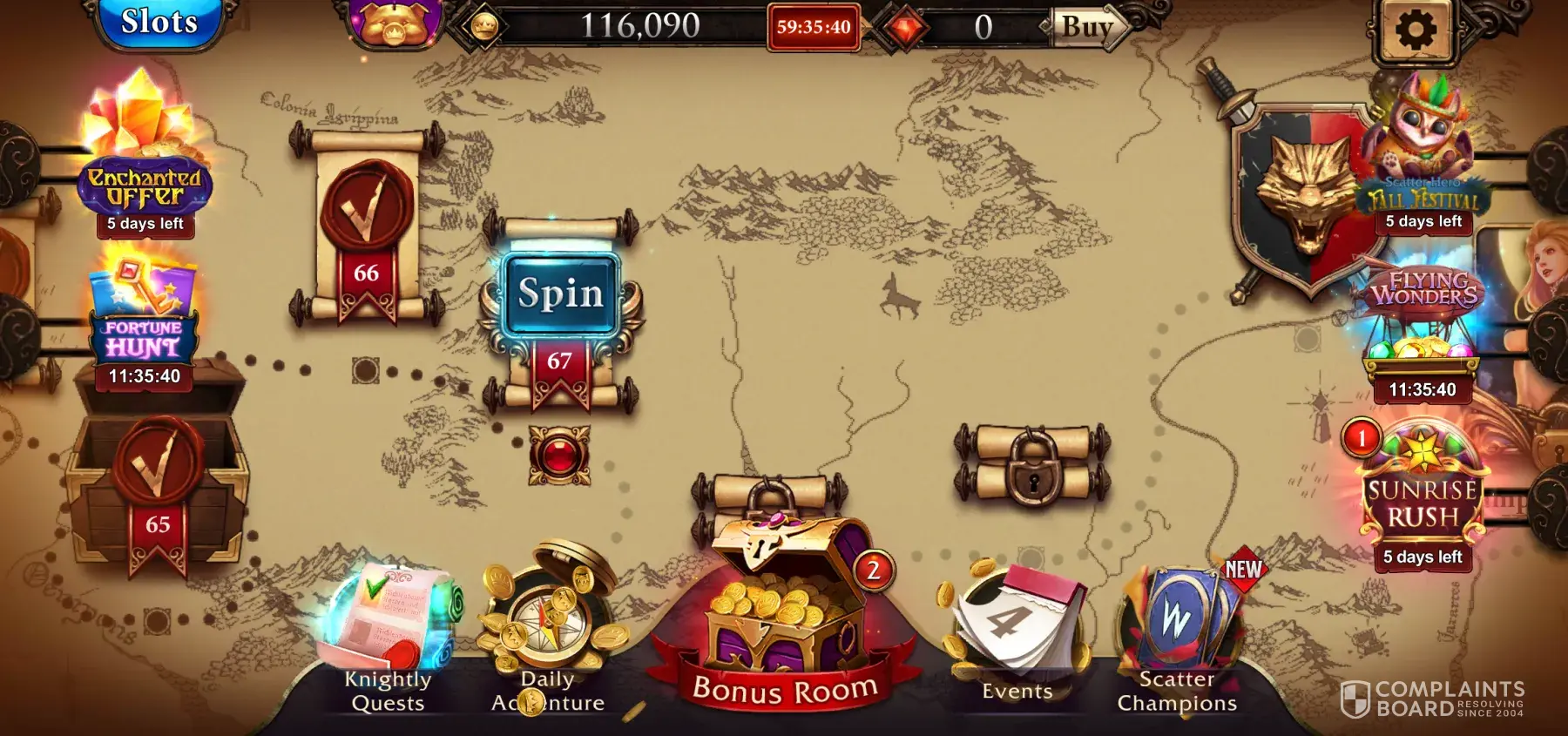
Task: Select completed level 65 chest
Action: click(158, 486)
